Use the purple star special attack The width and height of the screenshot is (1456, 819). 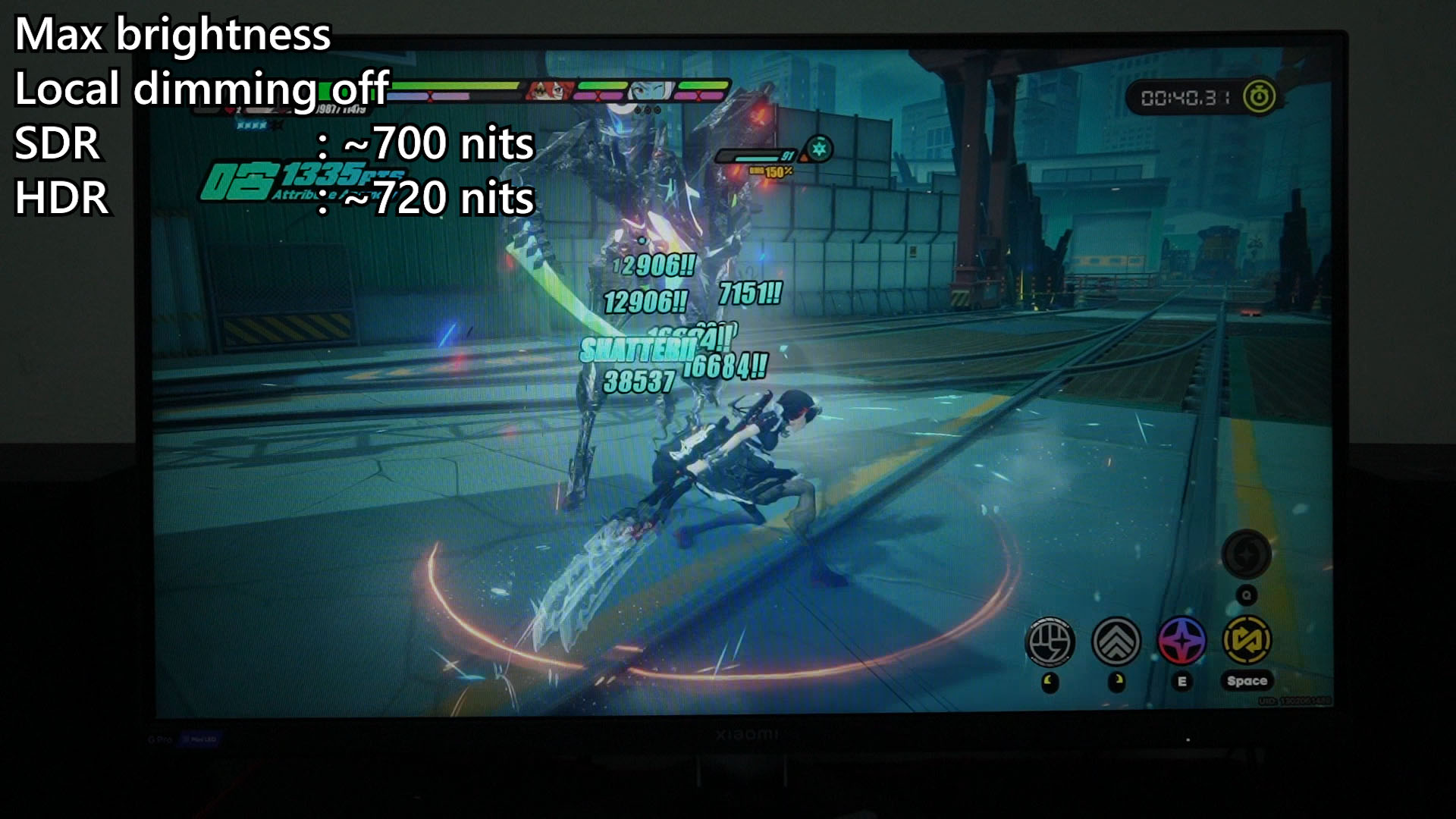(1181, 640)
